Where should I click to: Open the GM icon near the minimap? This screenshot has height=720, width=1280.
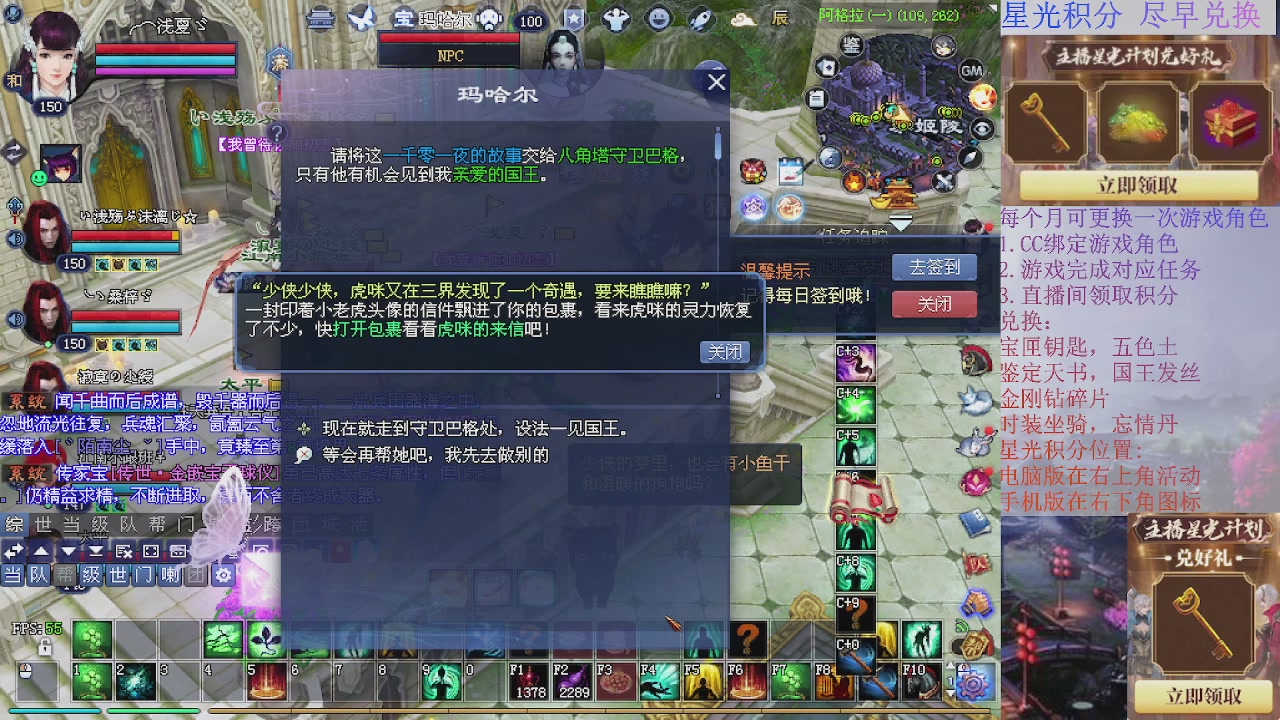(x=970, y=70)
